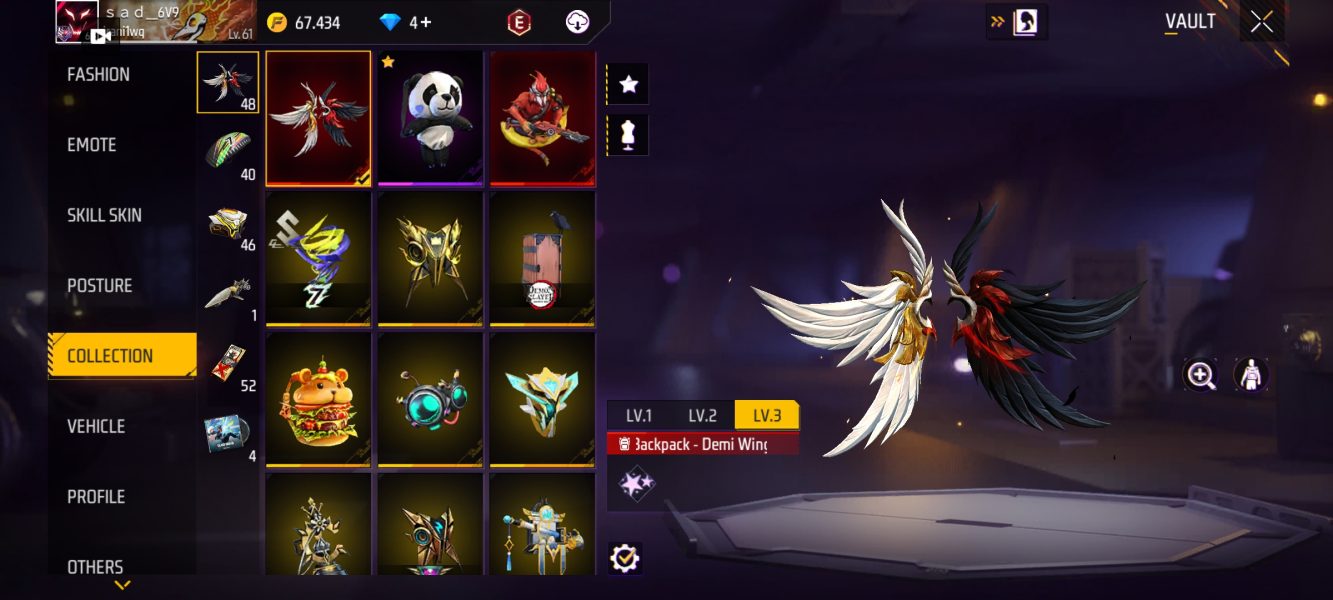Select the Vehicle menu entry
This screenshot has height=600, width=1333.
point(96,426)
